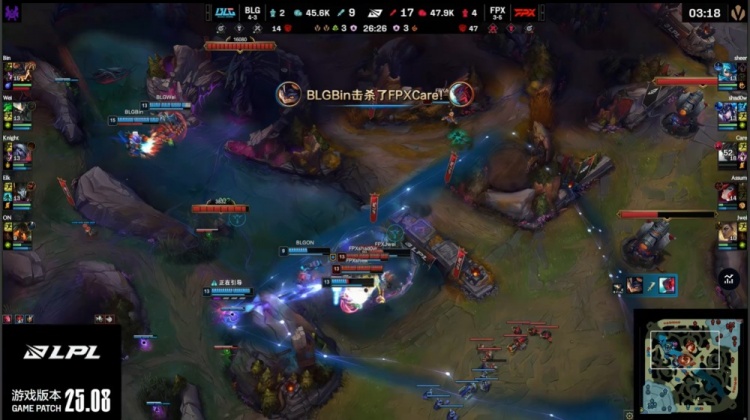Click the BLG team logo
This screenshot has height=420, width=750.
click(x=224, y=12)
